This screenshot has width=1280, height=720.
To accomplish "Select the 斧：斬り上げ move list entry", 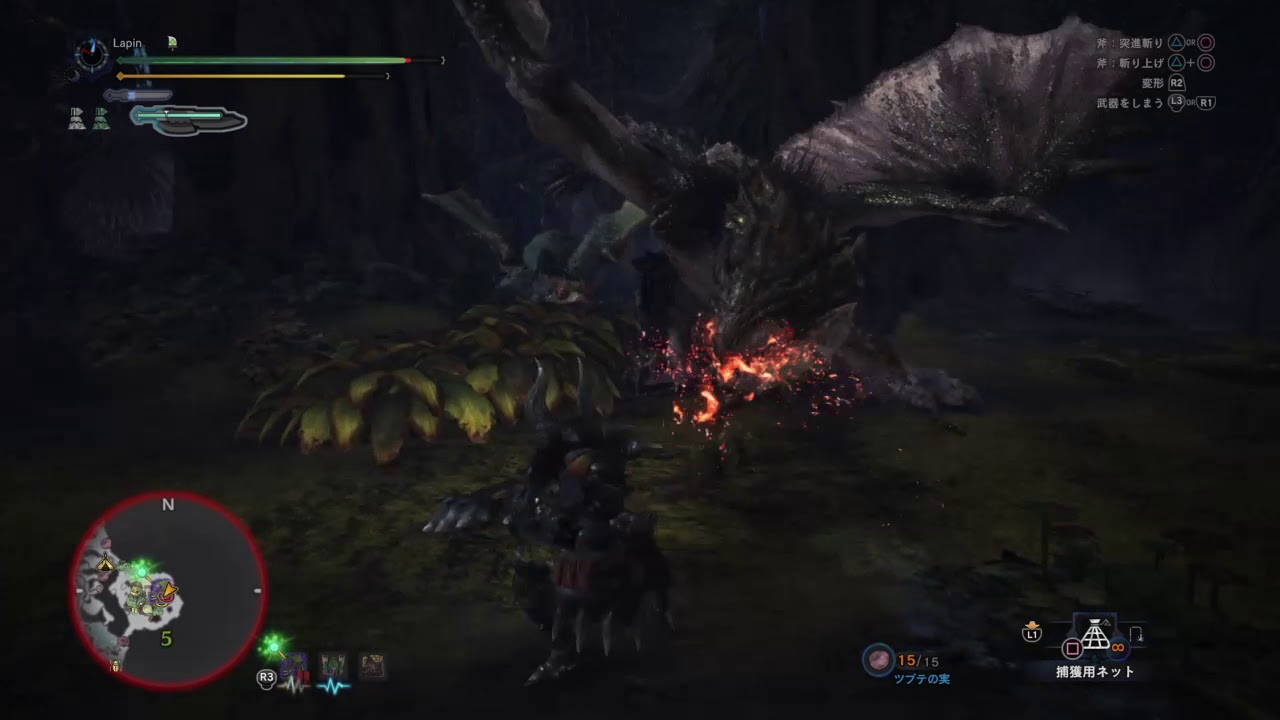I will (x=1130, y=62).
